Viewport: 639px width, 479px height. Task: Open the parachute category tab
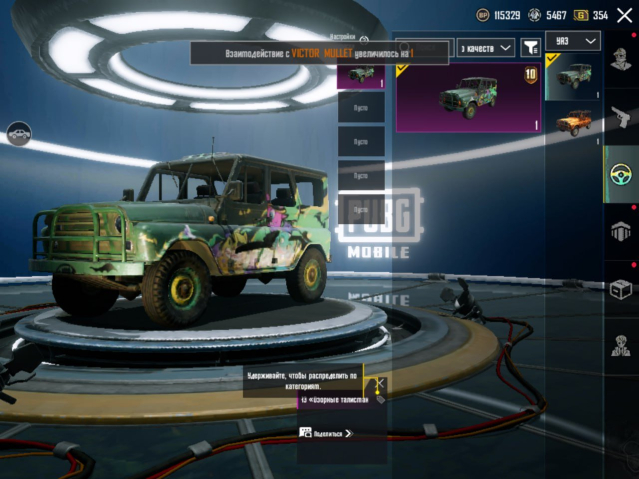pos(621,231)
